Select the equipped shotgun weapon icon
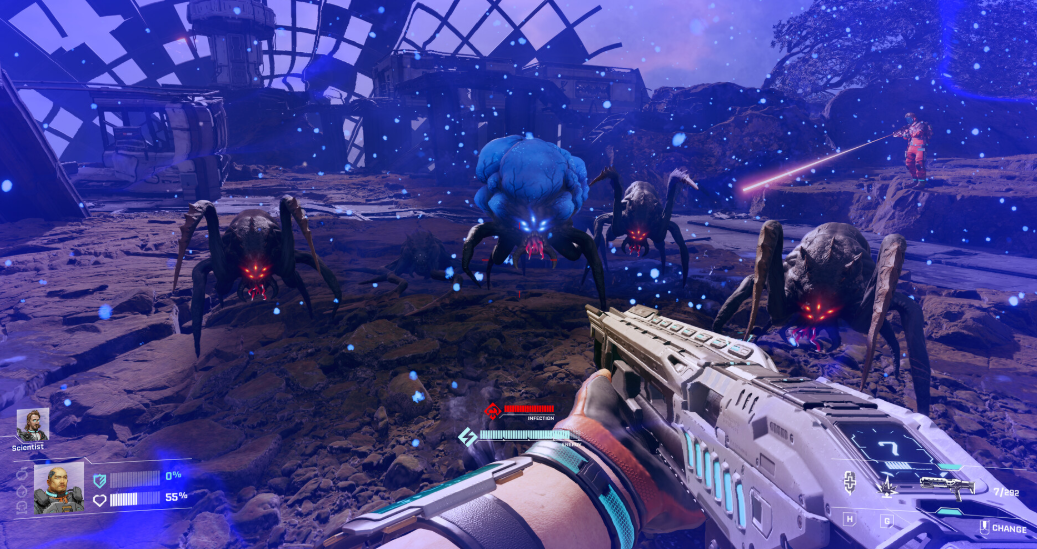This screenshot has height=549, width=1037. point(945,487)
